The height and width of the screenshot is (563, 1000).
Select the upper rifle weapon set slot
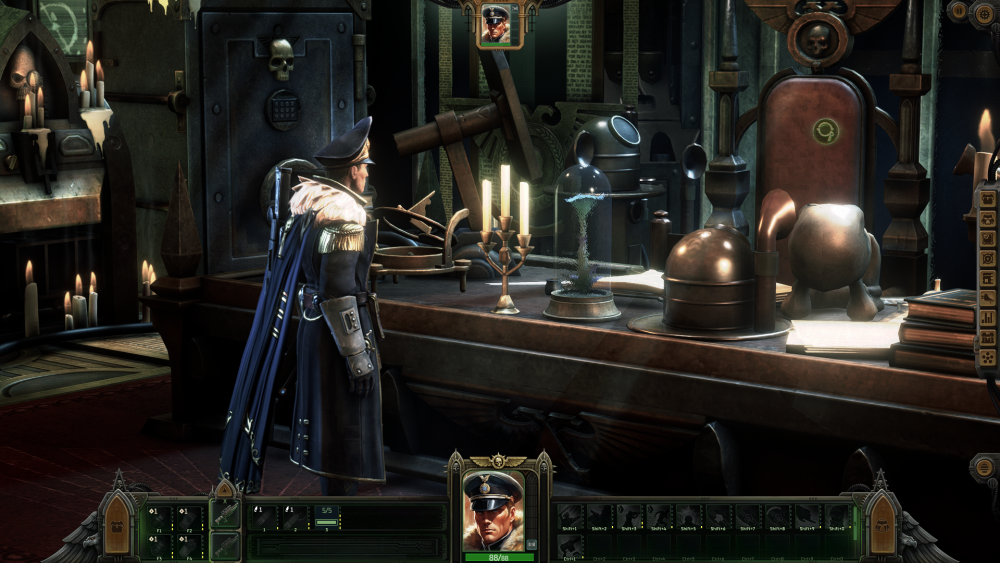pos(226,513)
